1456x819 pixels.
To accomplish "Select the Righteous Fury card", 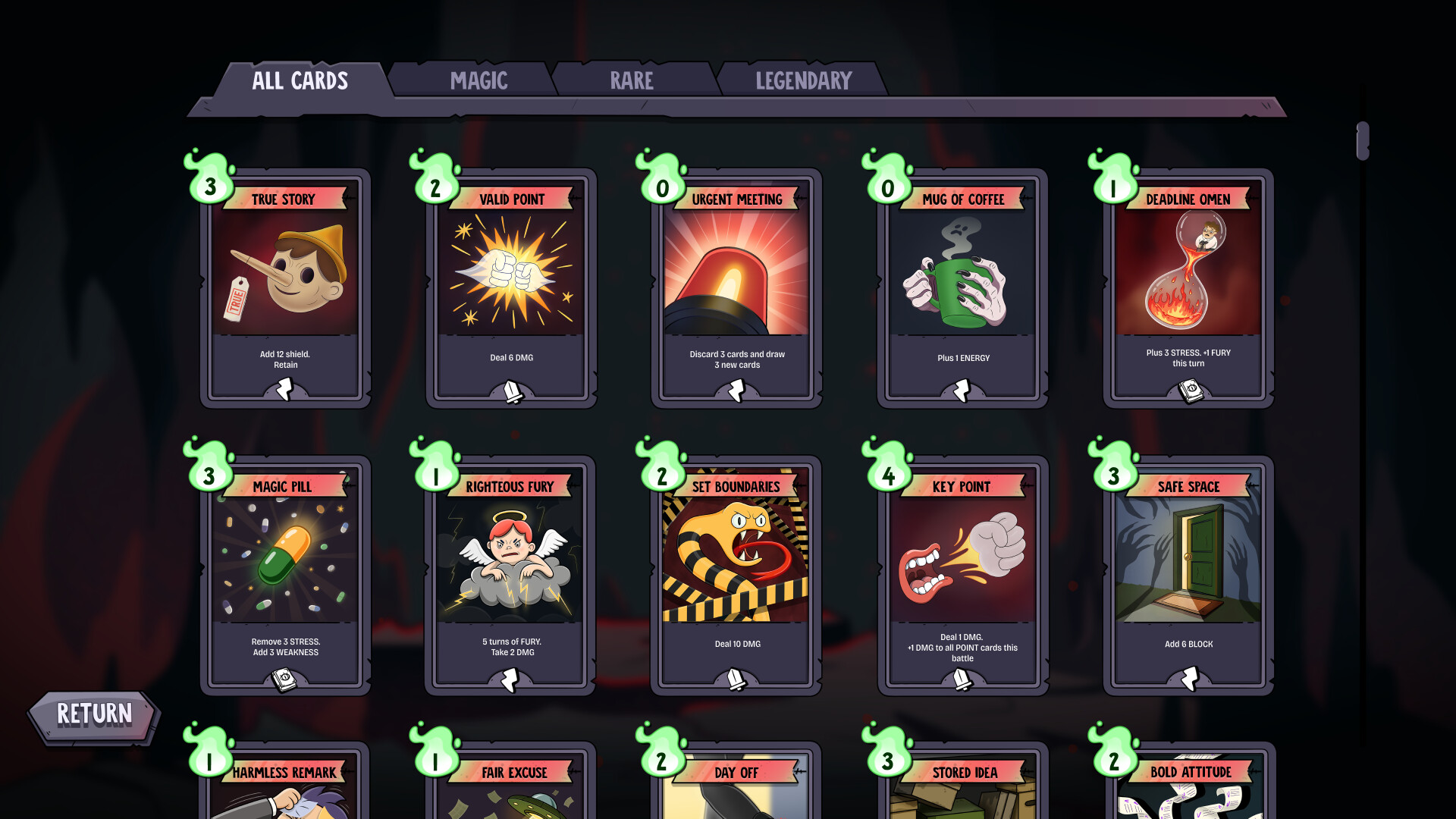I will pyautogui.click(x=510, y=575).
